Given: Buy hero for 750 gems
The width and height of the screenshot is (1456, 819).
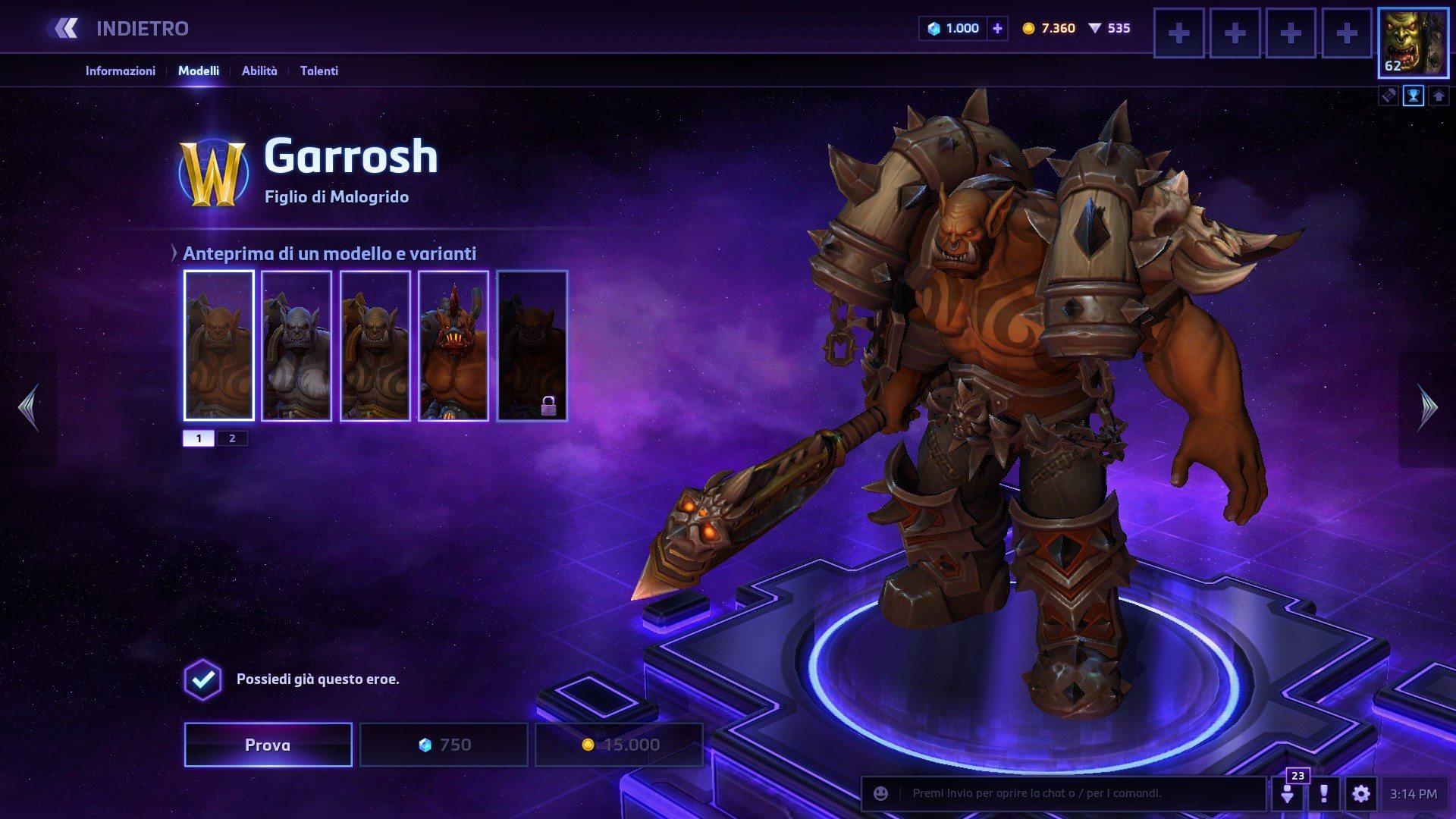Looking at the screenshot, I should click(x=444, y=745).
